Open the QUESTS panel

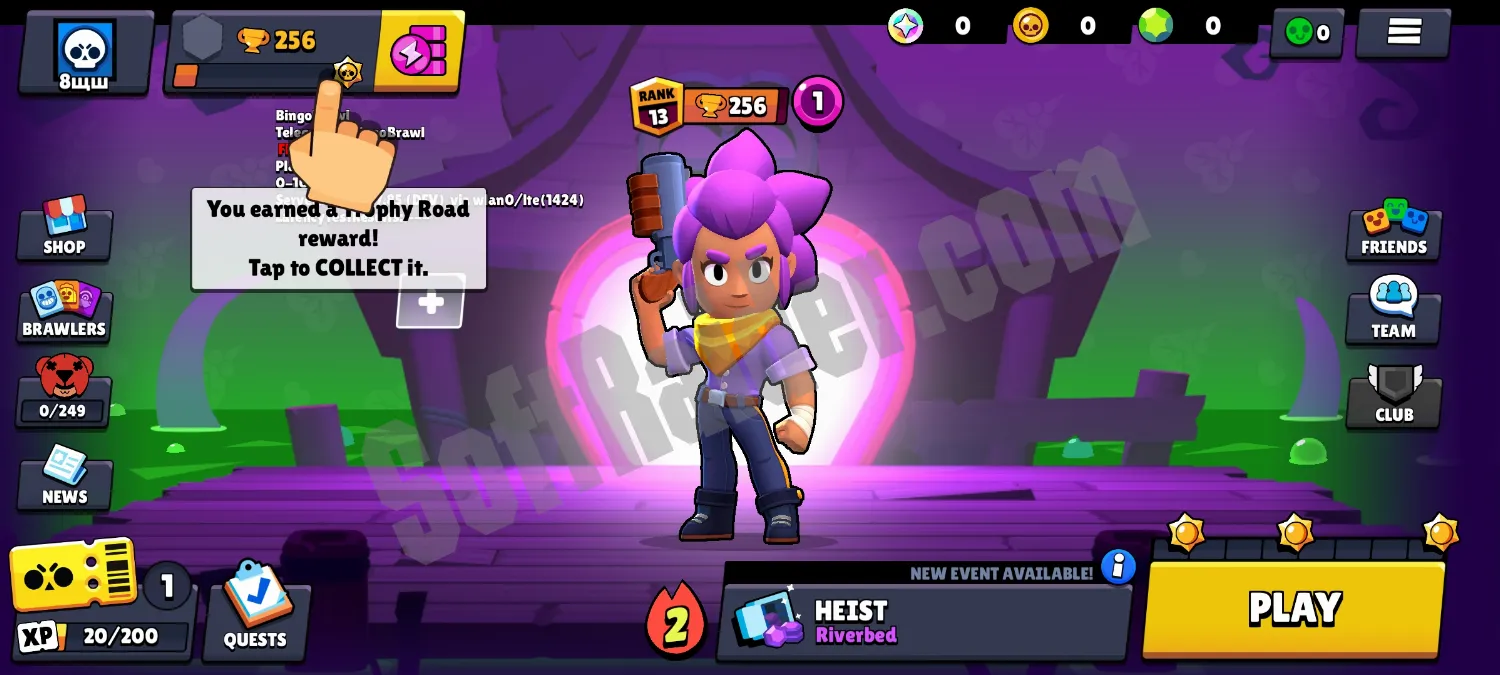tap(256, 611)
